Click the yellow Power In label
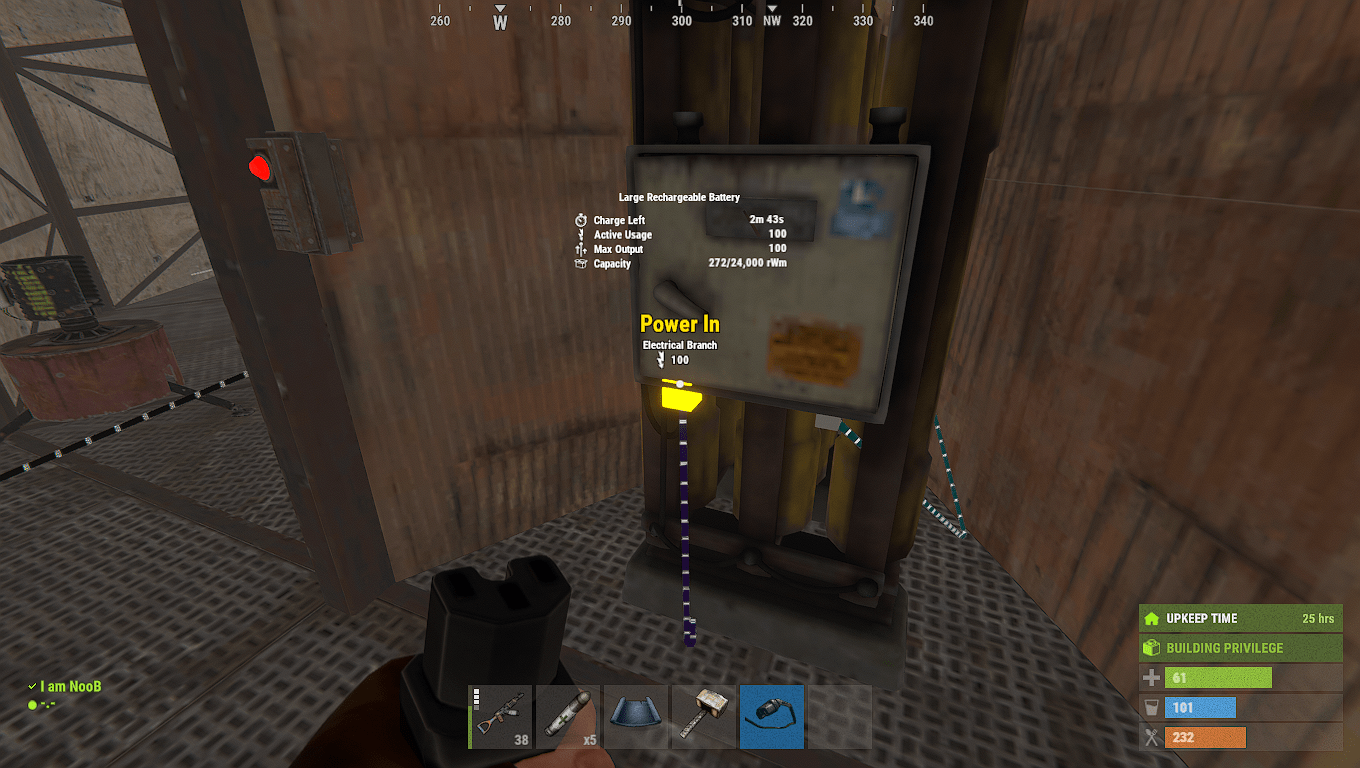 [x=680, y=324]
